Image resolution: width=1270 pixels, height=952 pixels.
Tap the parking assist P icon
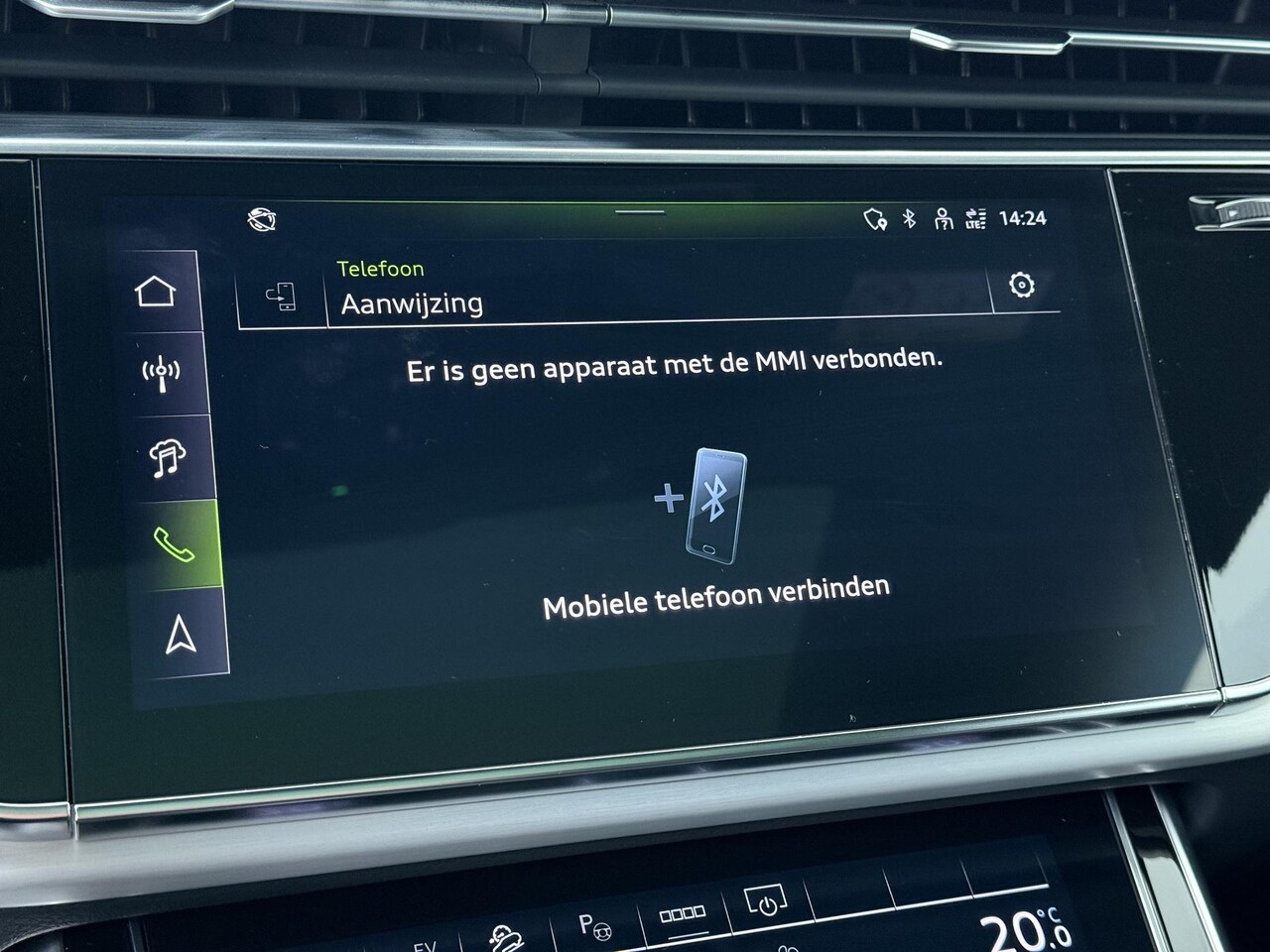[594, 925]
